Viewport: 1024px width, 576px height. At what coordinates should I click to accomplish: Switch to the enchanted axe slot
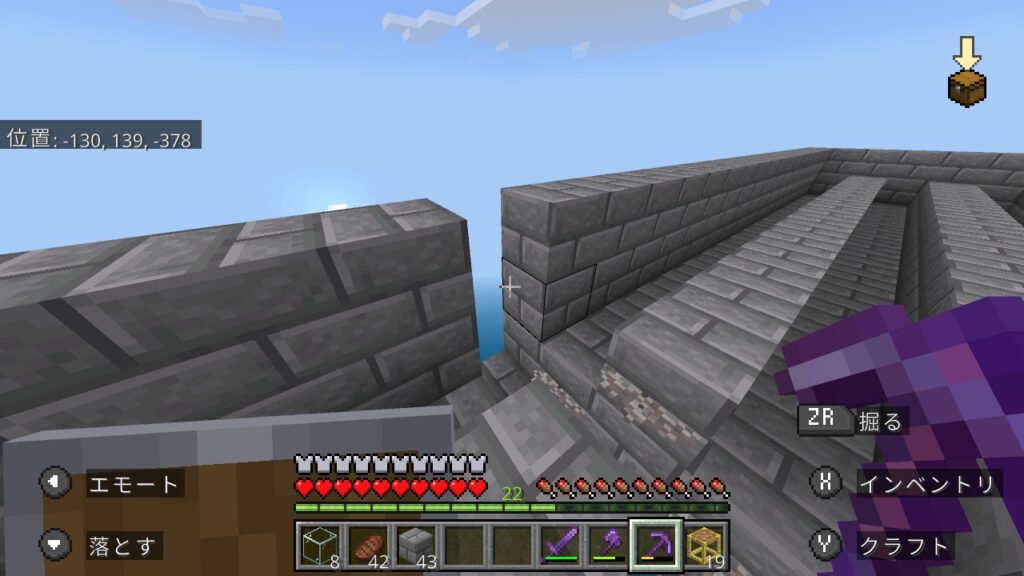point(607,545)
